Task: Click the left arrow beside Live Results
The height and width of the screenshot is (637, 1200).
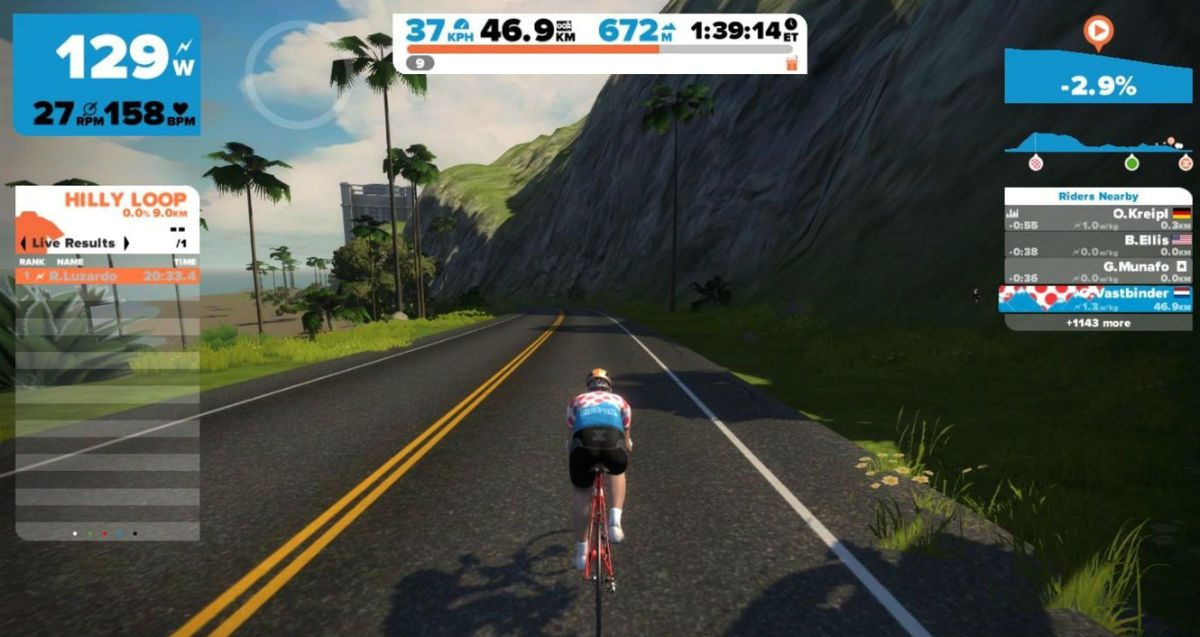Action: pos(22,243)
